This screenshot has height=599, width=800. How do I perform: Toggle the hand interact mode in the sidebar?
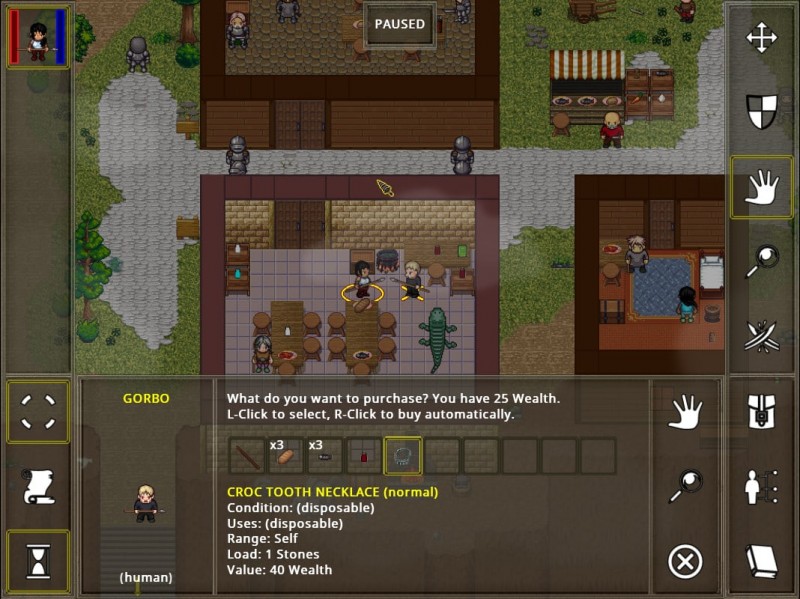pos(762,187)
